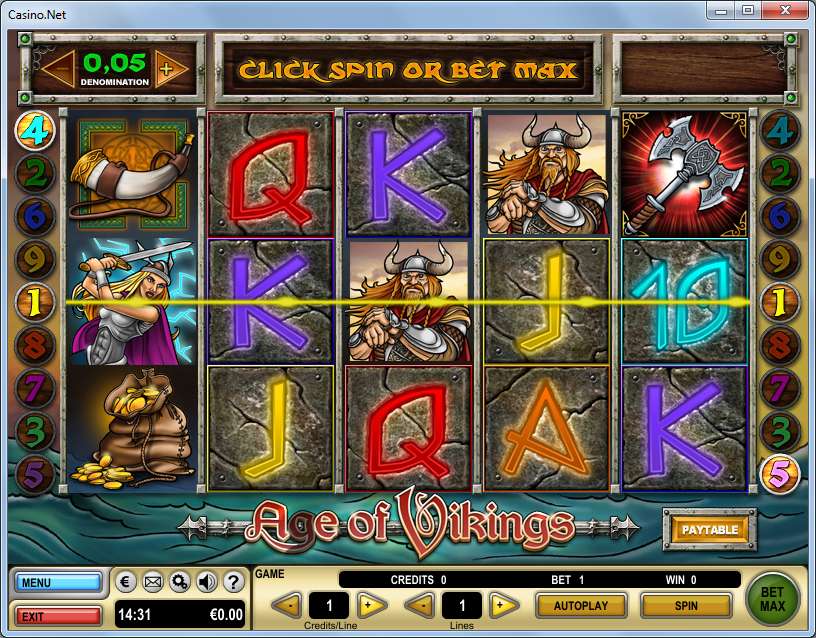Screen dimensions: 816x638
Task: Open the PAYTABLE
Action: (709, 529)
